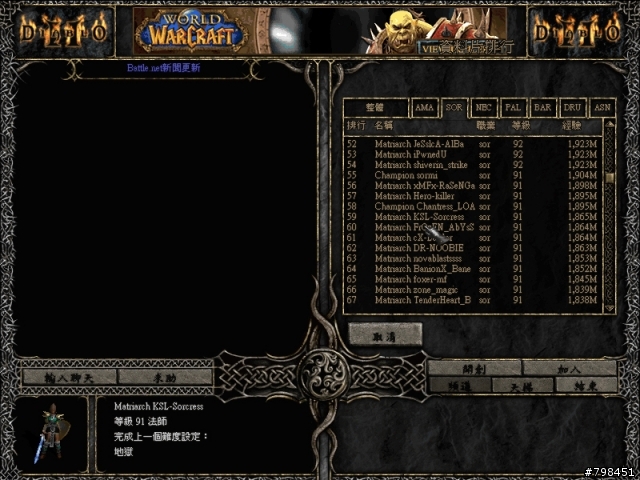Switch to the DRU ladder tab
Viewport: 640px width, 480px height.
coord(573,107)
